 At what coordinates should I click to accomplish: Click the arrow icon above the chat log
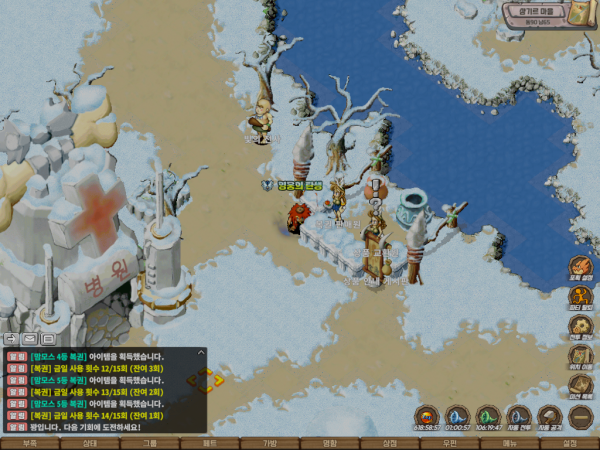11,339
